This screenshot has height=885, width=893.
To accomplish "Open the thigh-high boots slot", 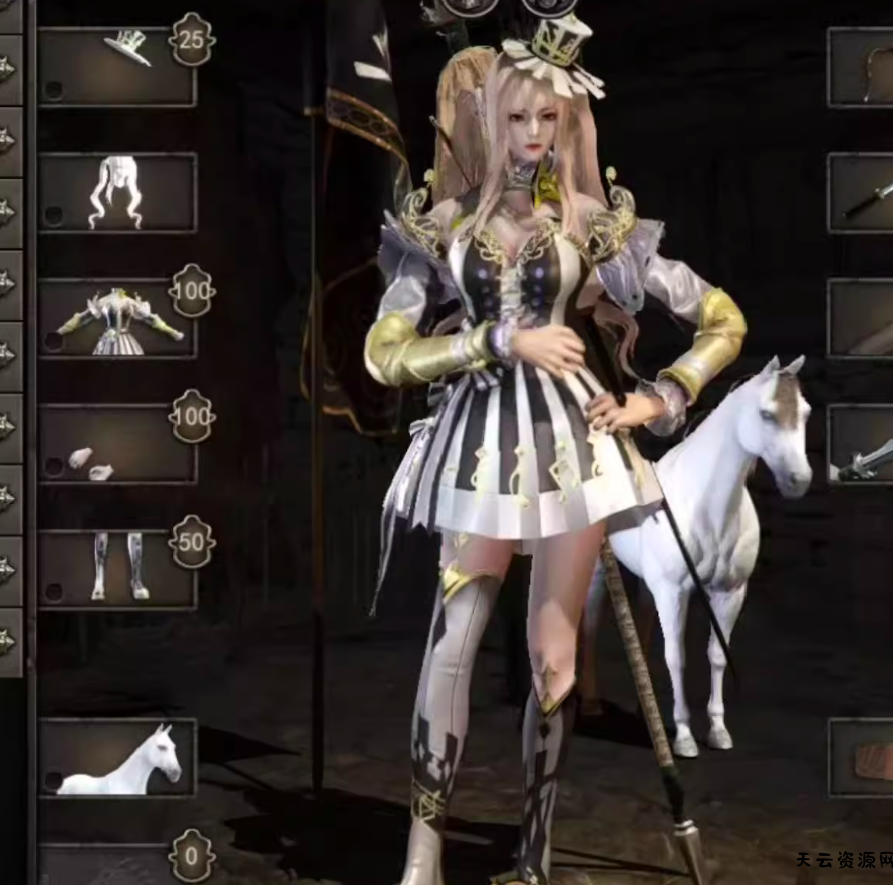I will click(117, 569).
